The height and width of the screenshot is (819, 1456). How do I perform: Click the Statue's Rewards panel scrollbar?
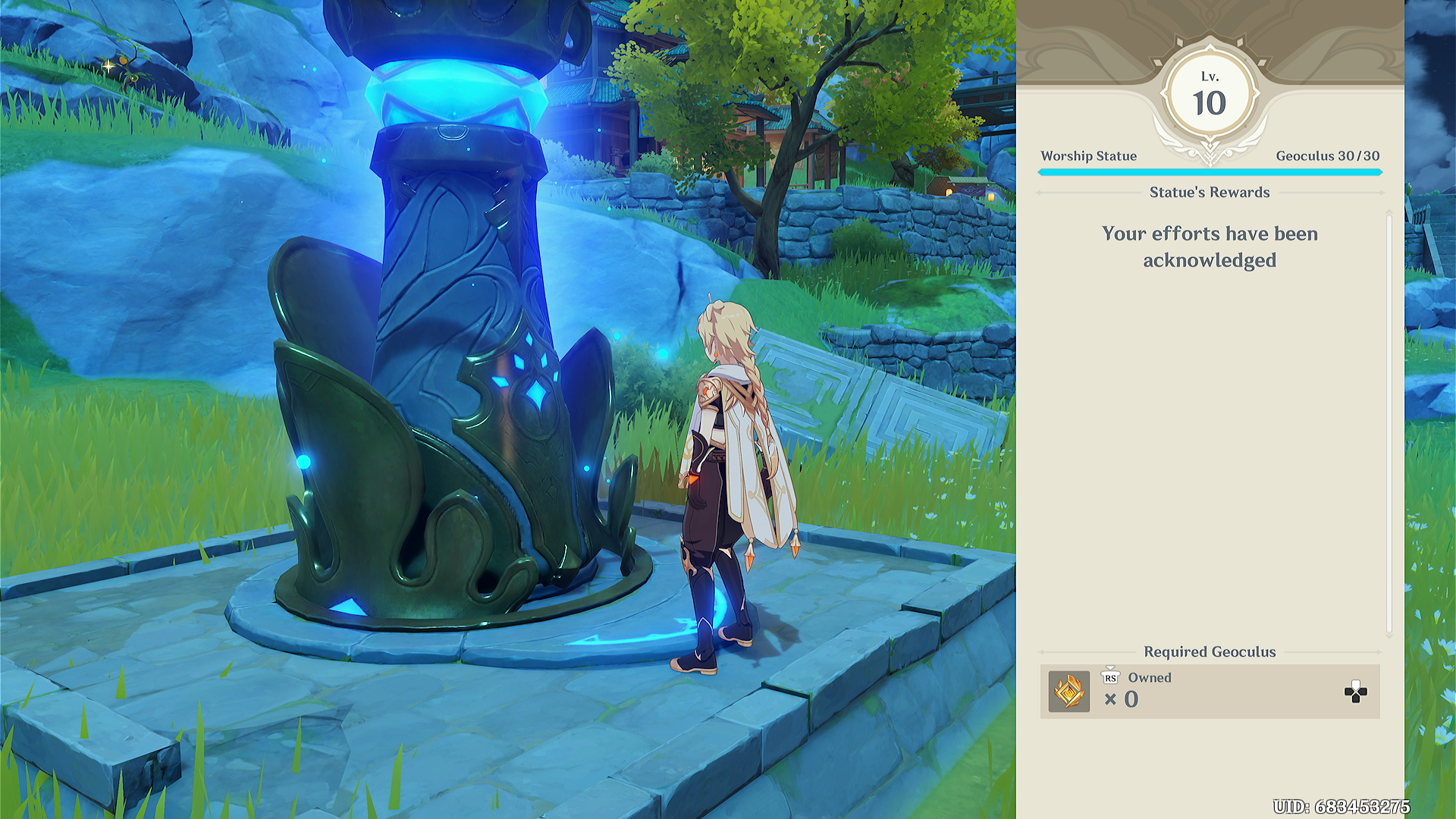(1389, 425)
